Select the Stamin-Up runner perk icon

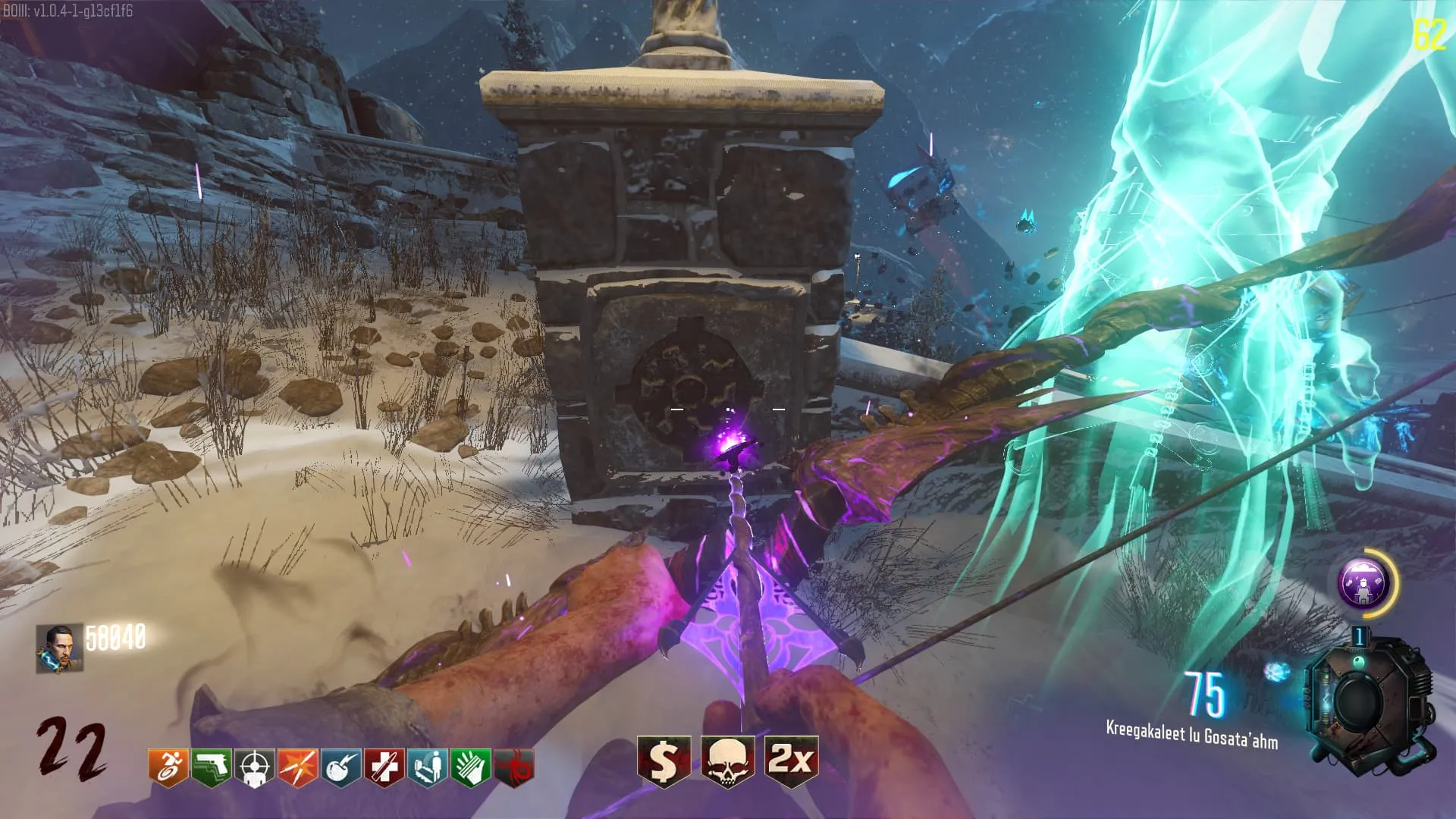click(168, 767)
